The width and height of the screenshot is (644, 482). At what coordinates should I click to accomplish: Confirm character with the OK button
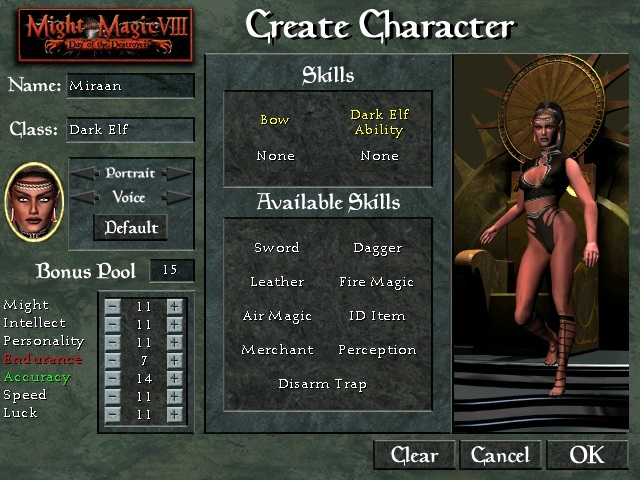click(587, 455)
